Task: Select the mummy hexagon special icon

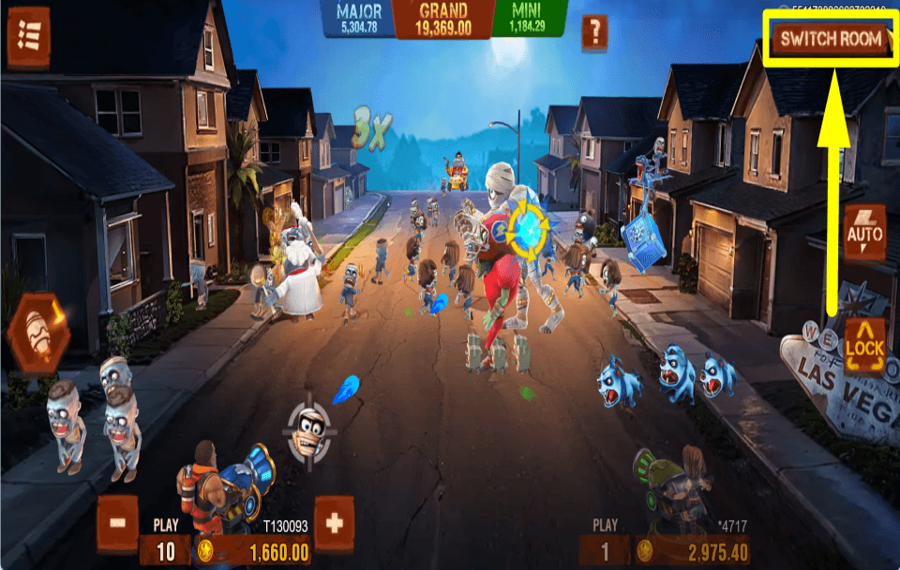Action: pyautogui.click(x=38, y=333)
